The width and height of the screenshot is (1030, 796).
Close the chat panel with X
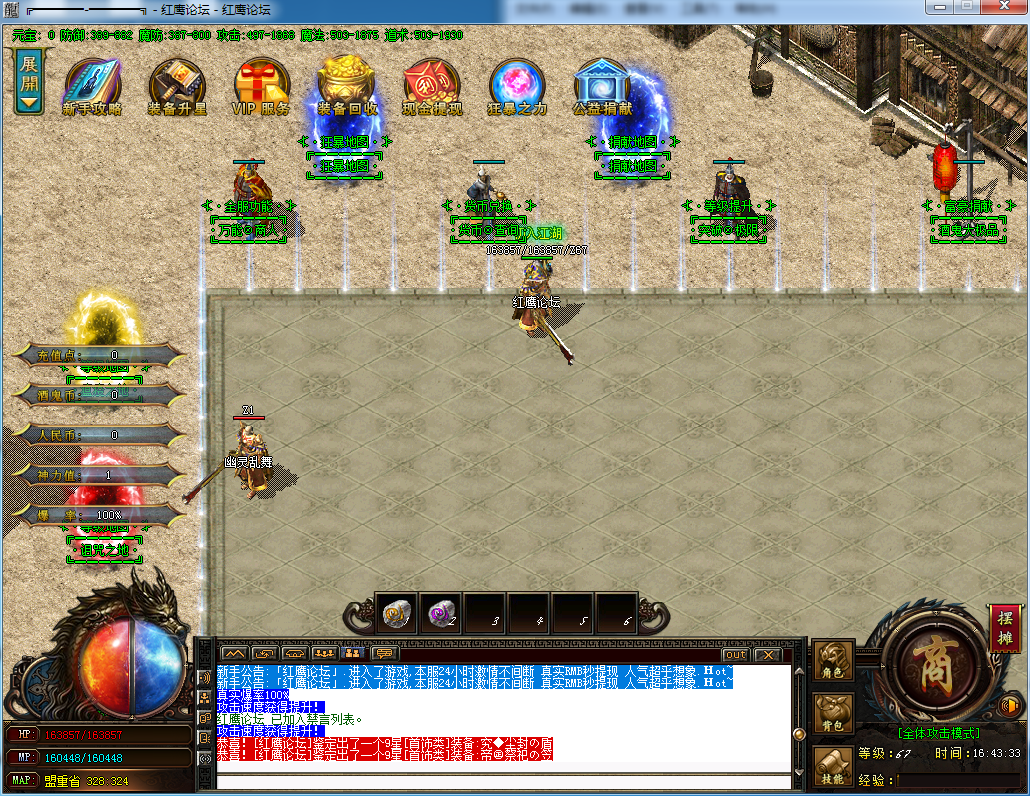click(x=767, y=654)
